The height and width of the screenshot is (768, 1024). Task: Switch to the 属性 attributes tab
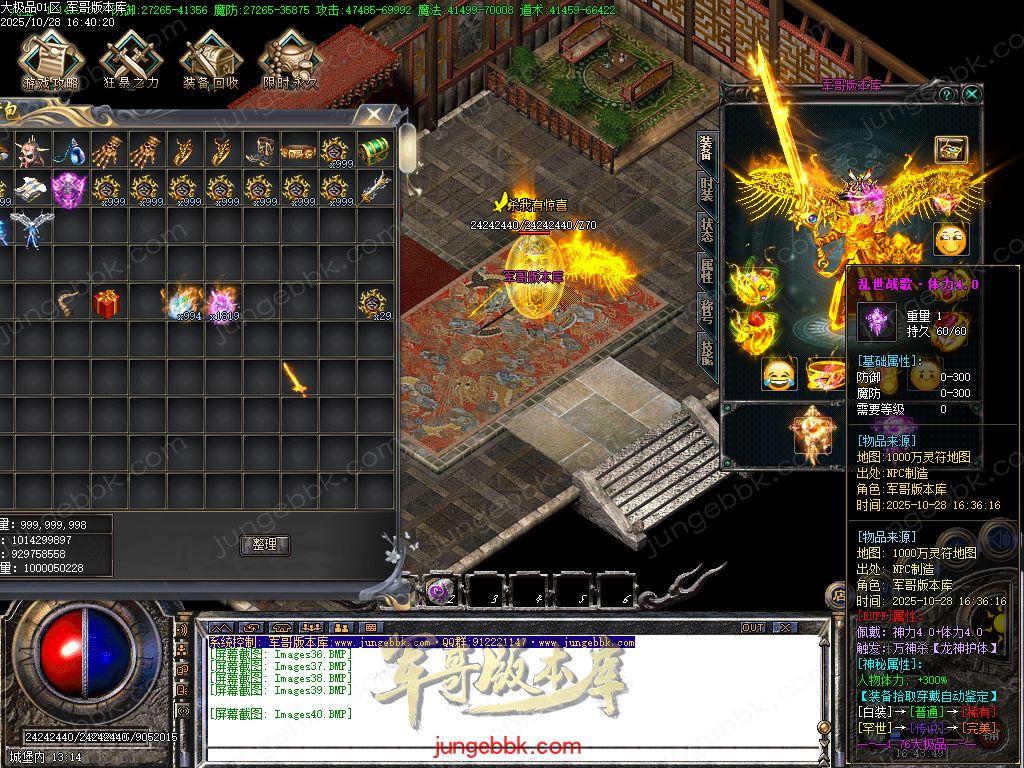[707, 271]
